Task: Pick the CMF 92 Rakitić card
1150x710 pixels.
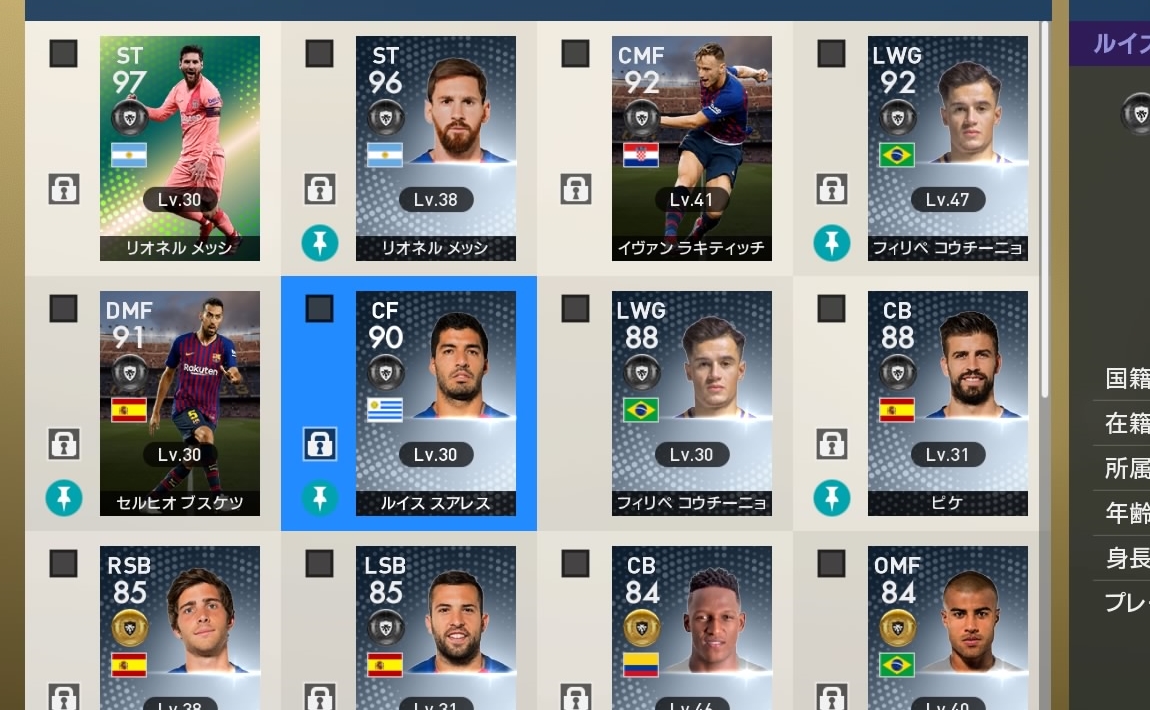Action: coord(692,148)
